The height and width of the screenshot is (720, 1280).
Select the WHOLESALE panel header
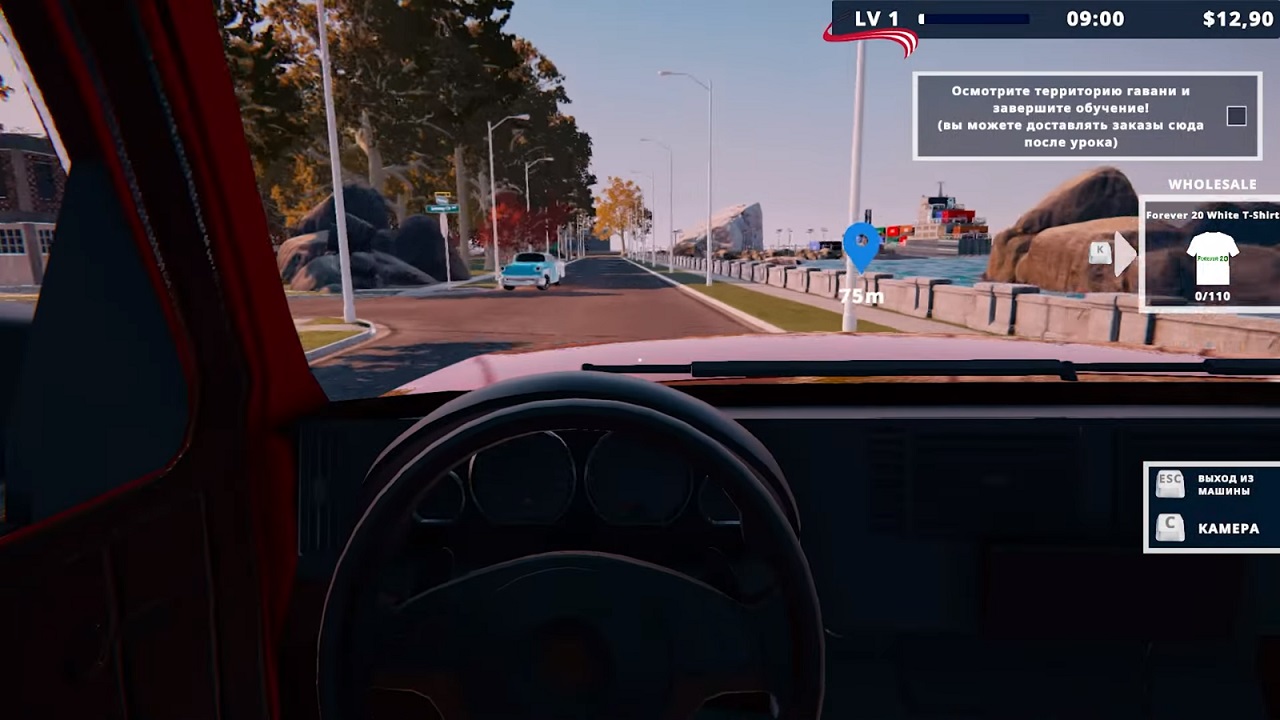click(1211, 184)
